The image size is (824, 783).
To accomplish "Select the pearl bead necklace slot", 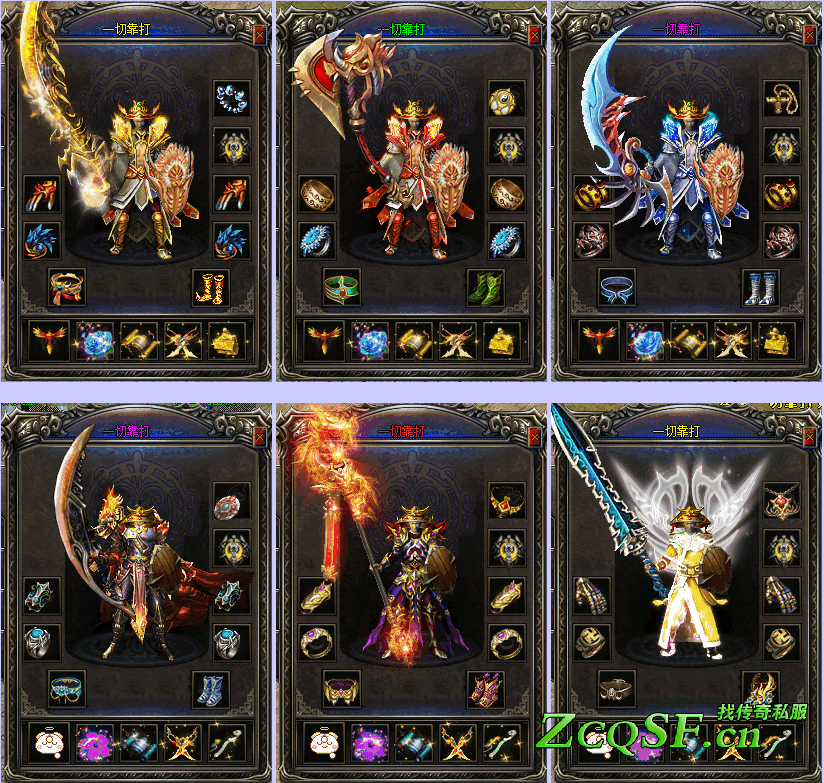I will 232,100.
